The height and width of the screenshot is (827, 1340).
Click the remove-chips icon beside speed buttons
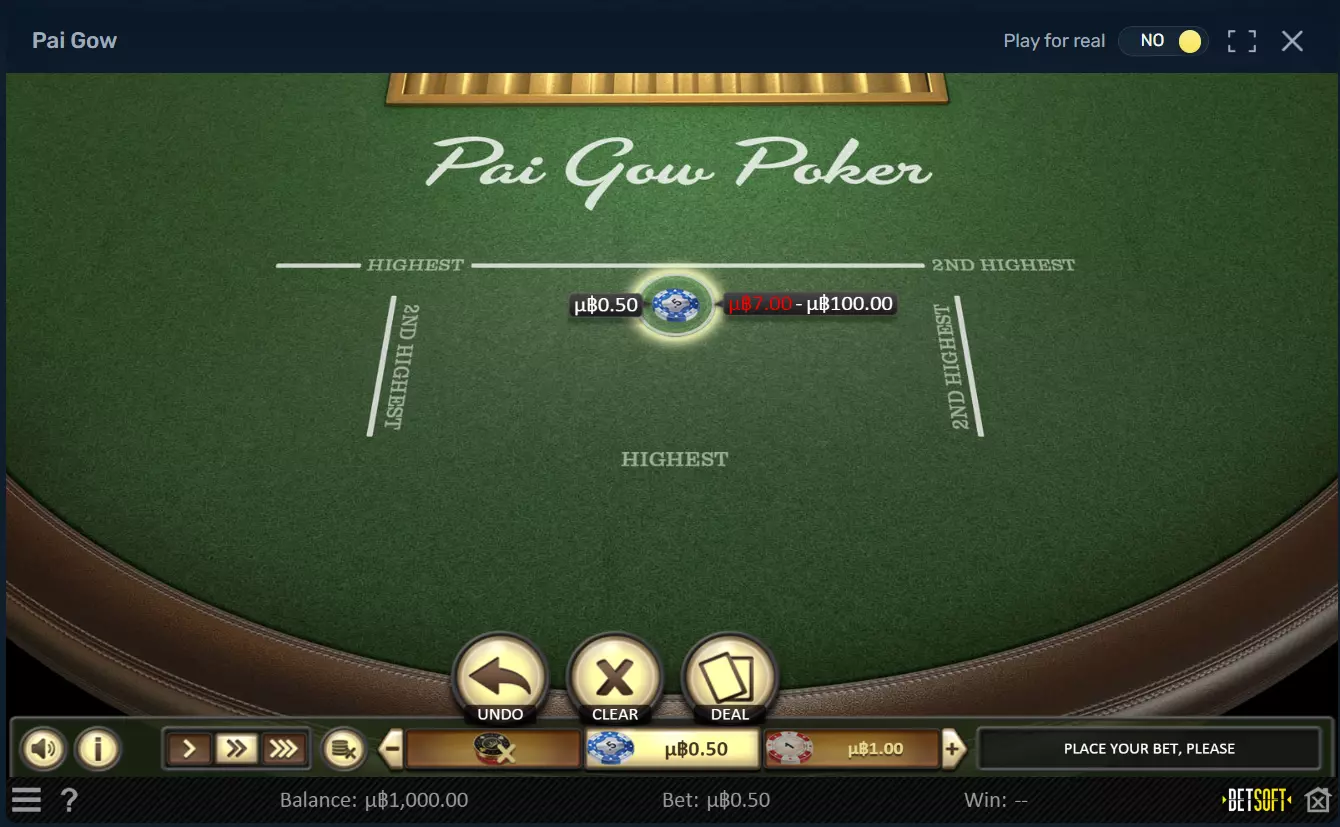click(x=344, y=748)
